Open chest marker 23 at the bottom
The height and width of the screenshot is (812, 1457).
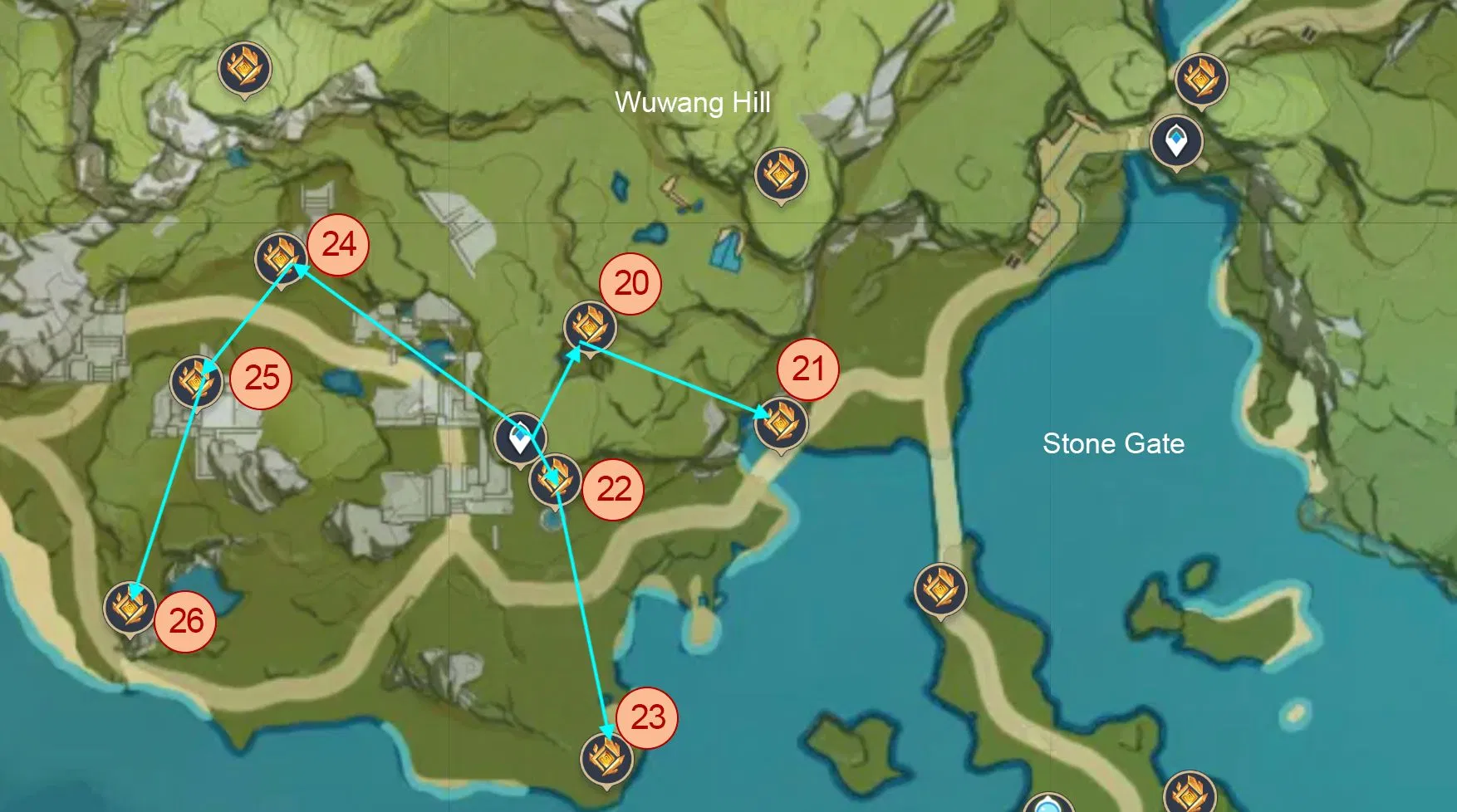(609, 760)
